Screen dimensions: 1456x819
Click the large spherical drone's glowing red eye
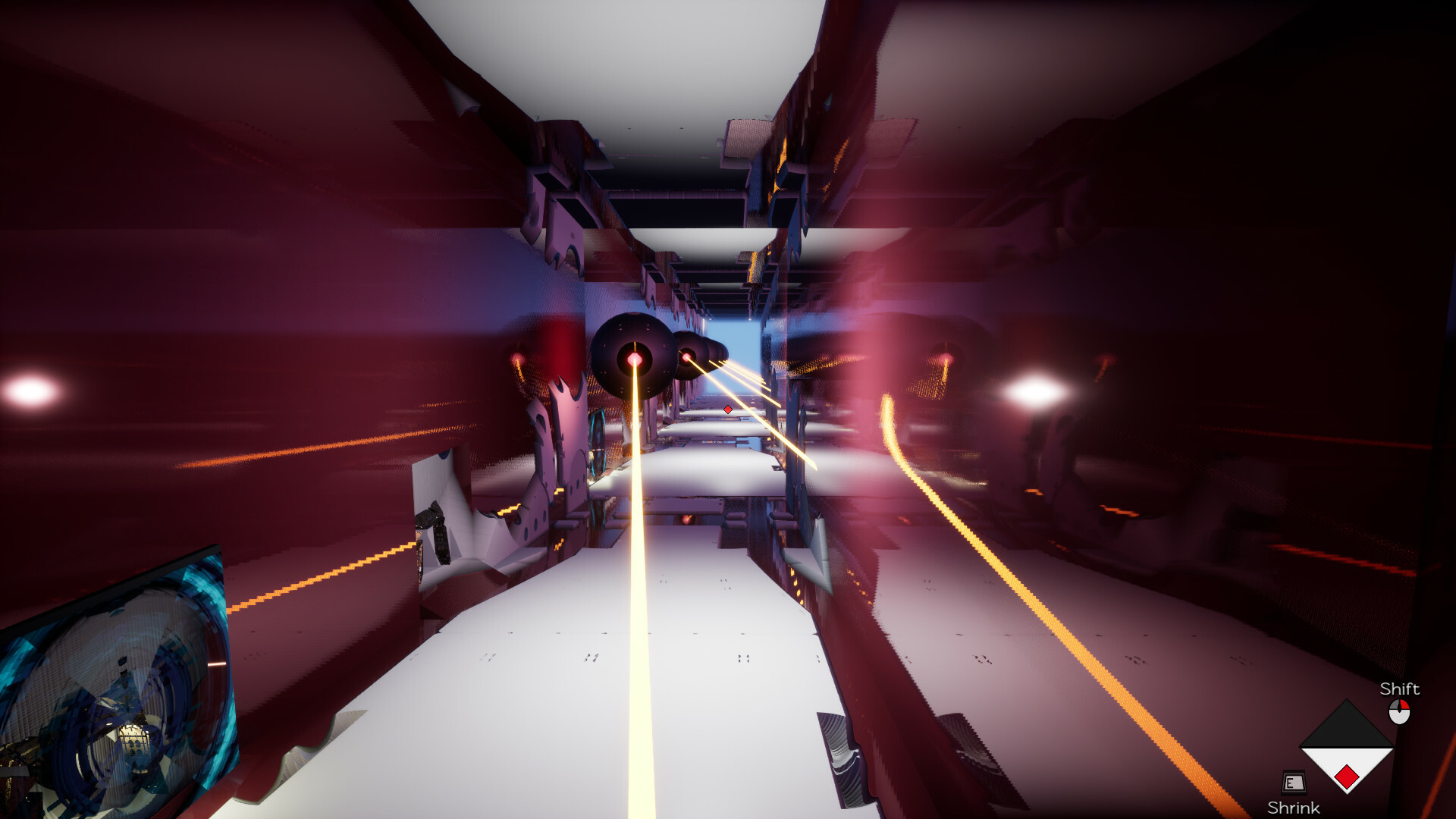pyautogui.click(x=633, y=359)
